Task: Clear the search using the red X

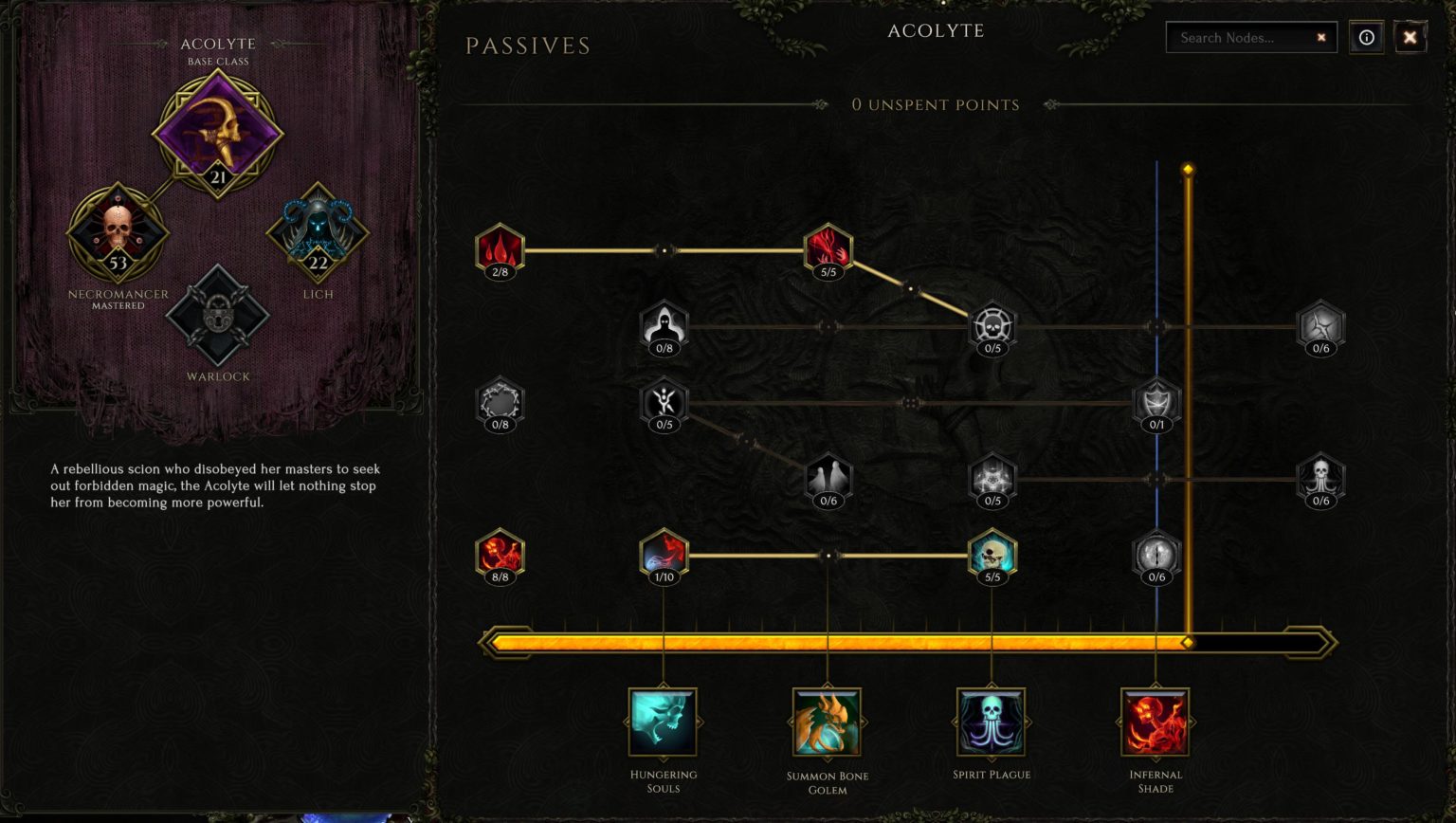Action: coord(1321,38)
